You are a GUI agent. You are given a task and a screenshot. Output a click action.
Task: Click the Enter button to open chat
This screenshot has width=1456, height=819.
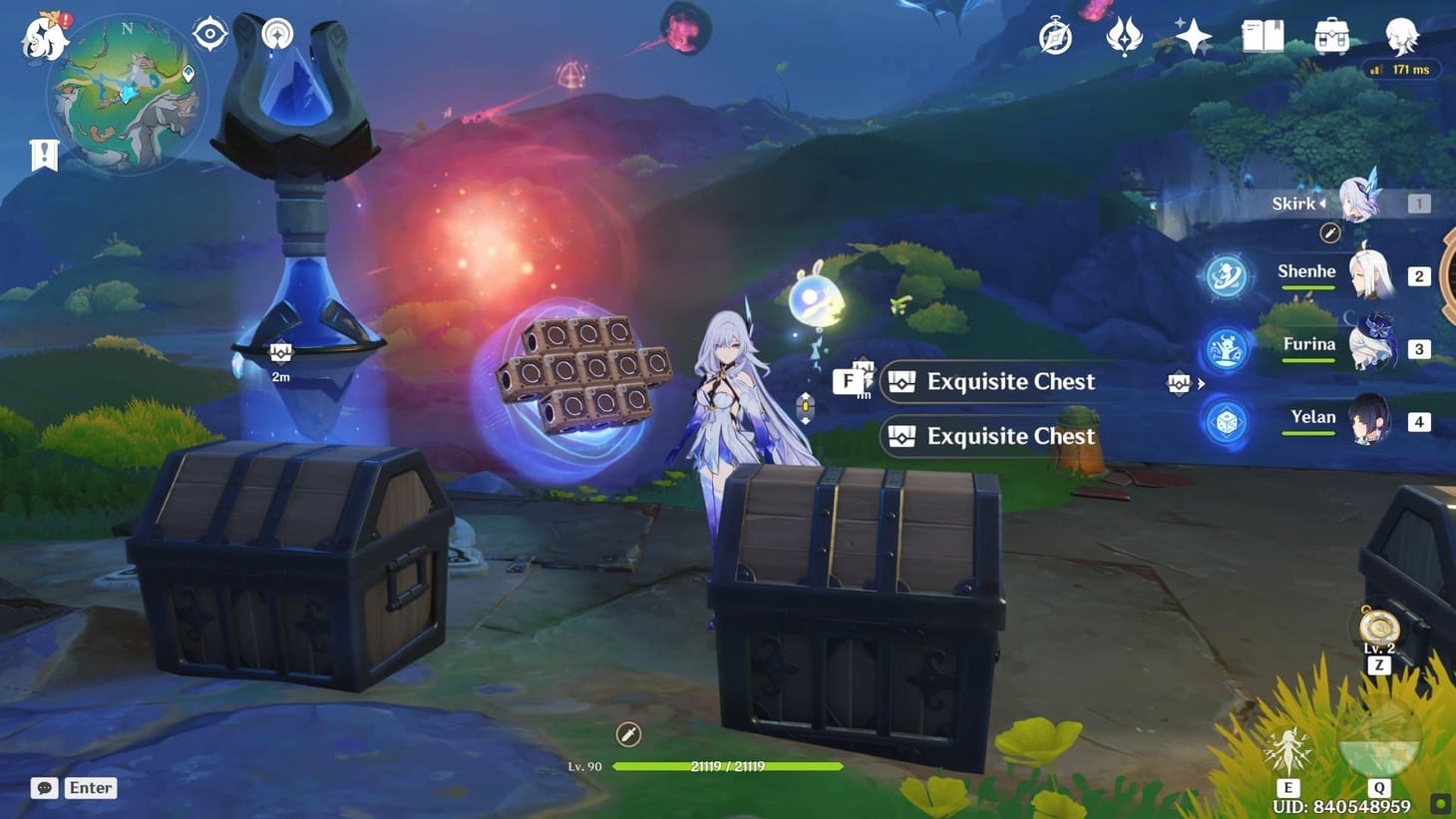(x=90, y=788)
